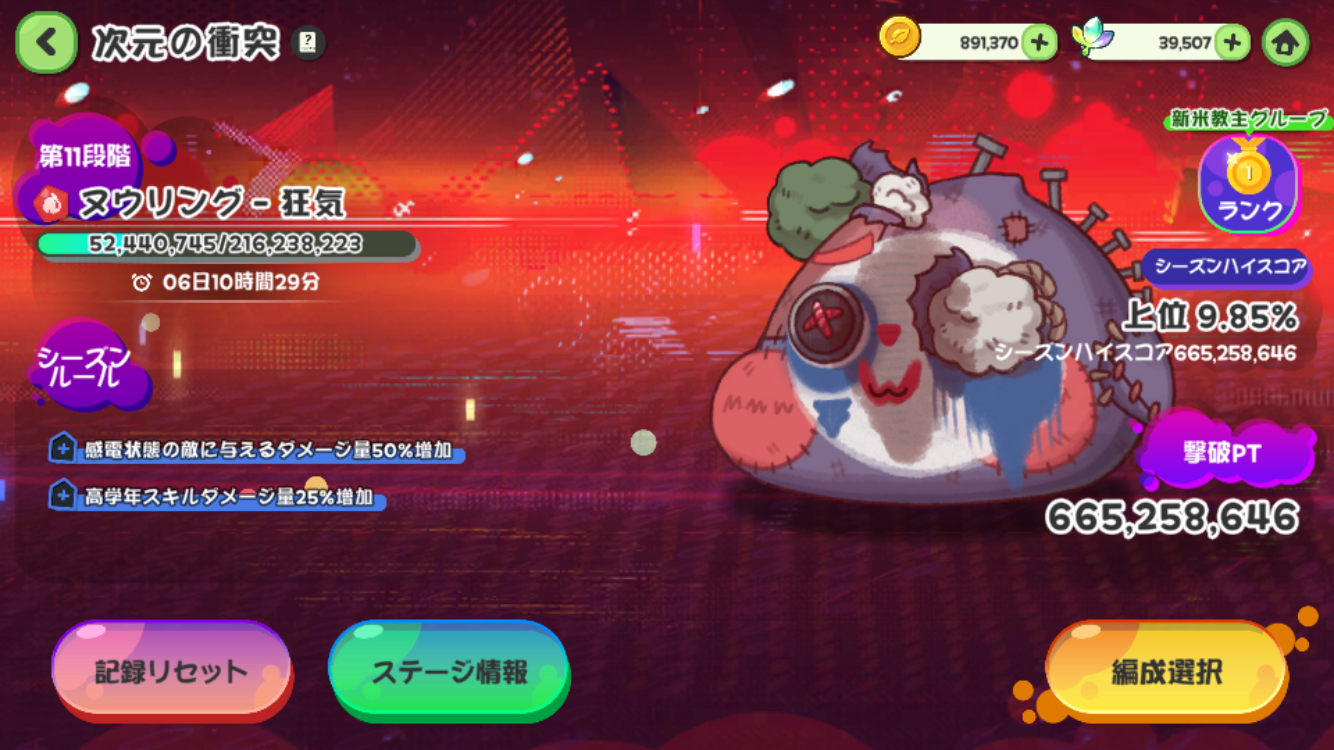The height and width of the screenshot is (750, 1334).
Task: Go back with the green arrow button
Action: point(46,43)
